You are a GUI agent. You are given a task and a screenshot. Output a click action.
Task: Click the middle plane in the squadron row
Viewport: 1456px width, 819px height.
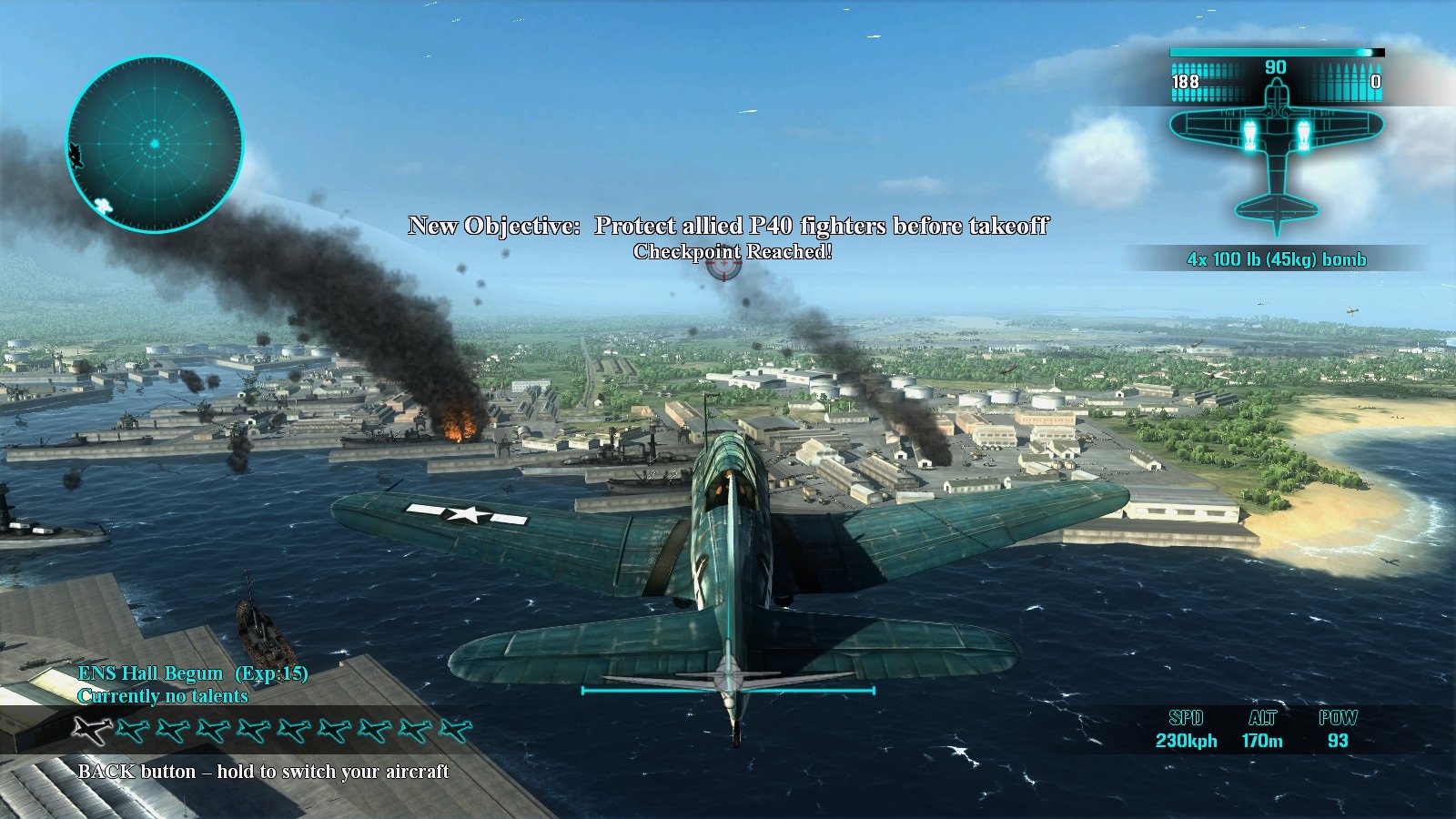(x=273, y=730)
